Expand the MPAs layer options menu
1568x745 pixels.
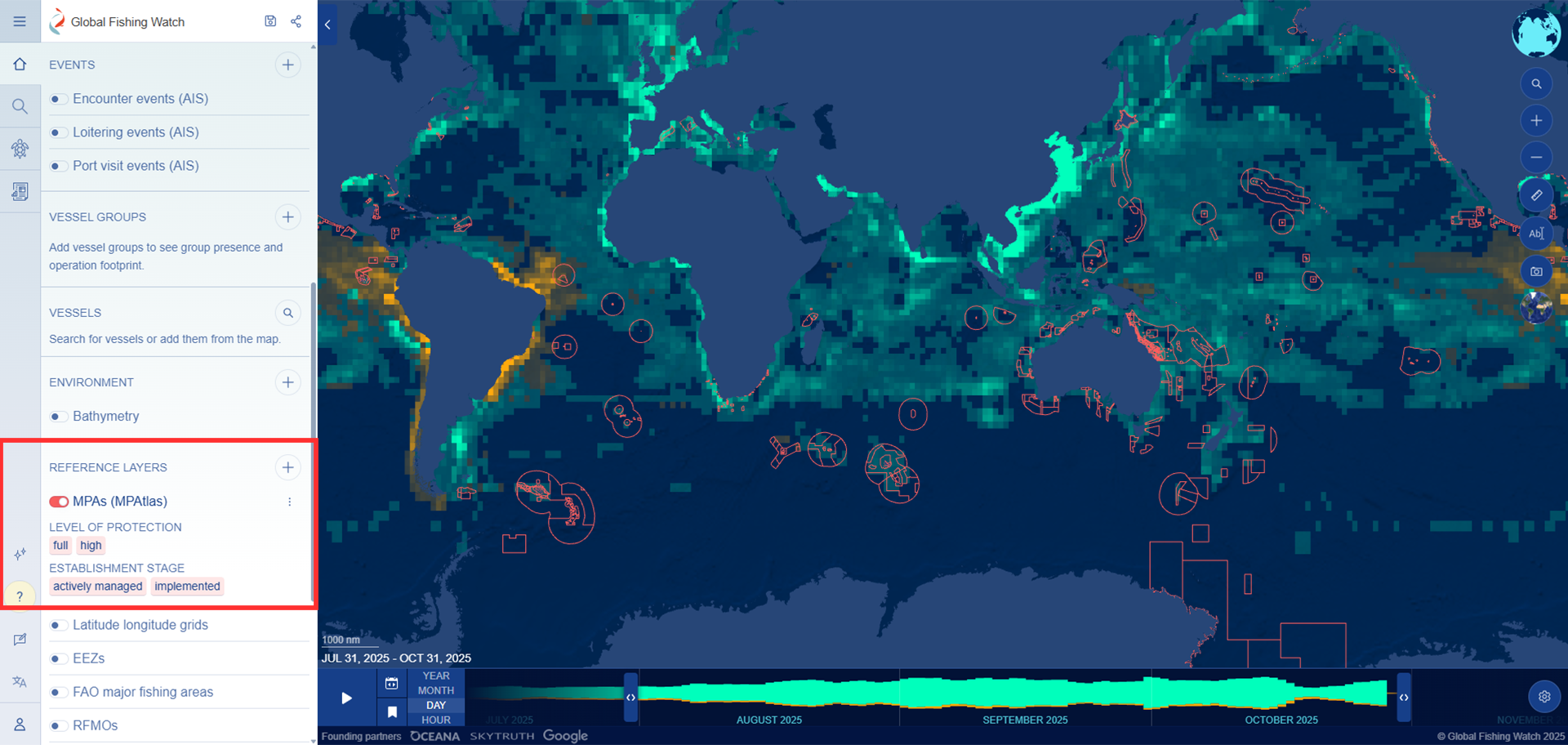coord(290,502)
